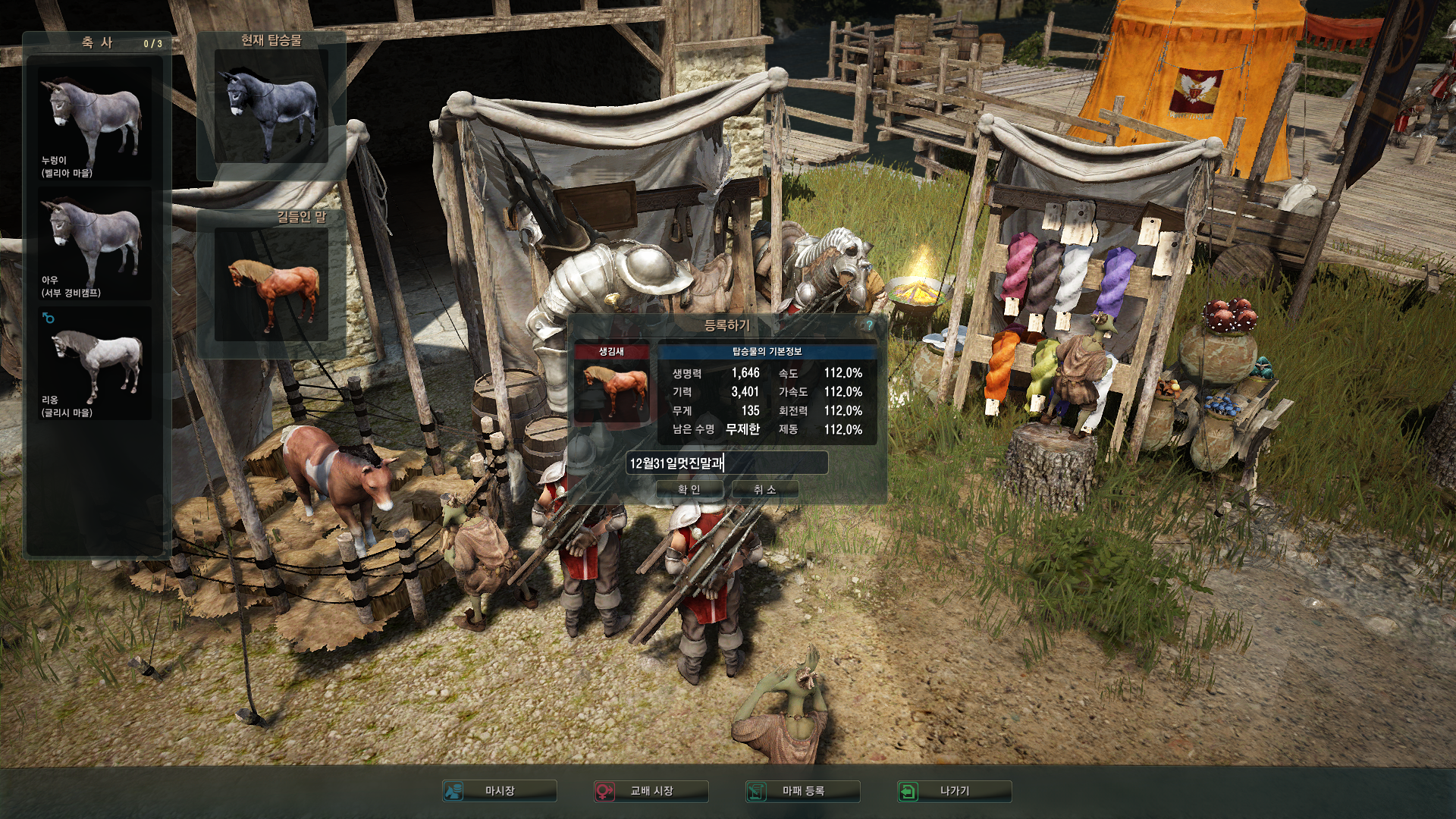Screen dimensions: 1456x819
Task: Open the 교배 시장 breeding market
Action: tap(651, 791)
